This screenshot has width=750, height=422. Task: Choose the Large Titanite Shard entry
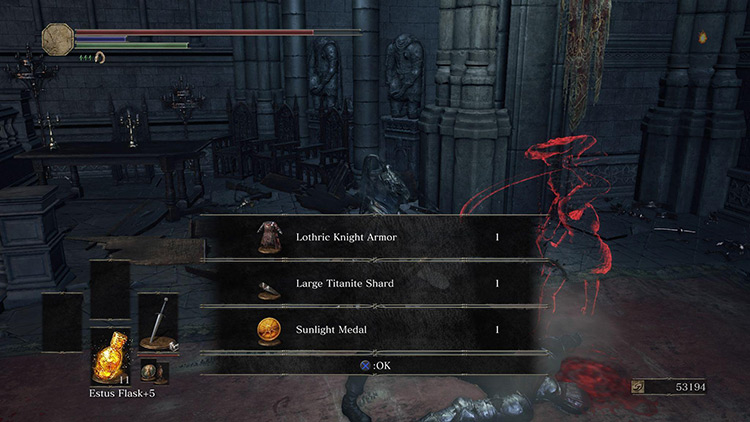pyautogui.click(x=374, y=284)
